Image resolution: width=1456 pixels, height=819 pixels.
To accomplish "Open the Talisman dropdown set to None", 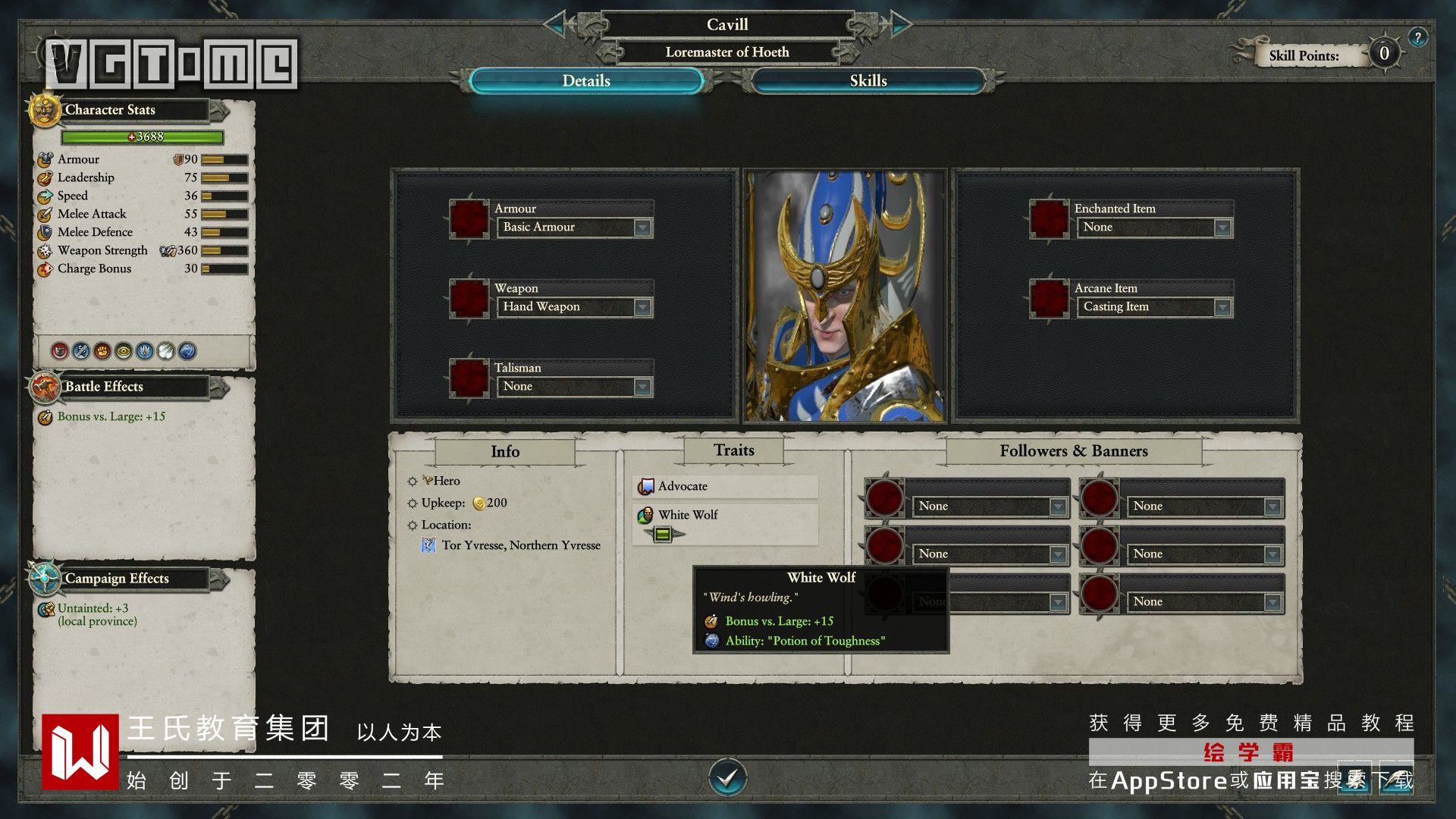I will coord(642,387).
